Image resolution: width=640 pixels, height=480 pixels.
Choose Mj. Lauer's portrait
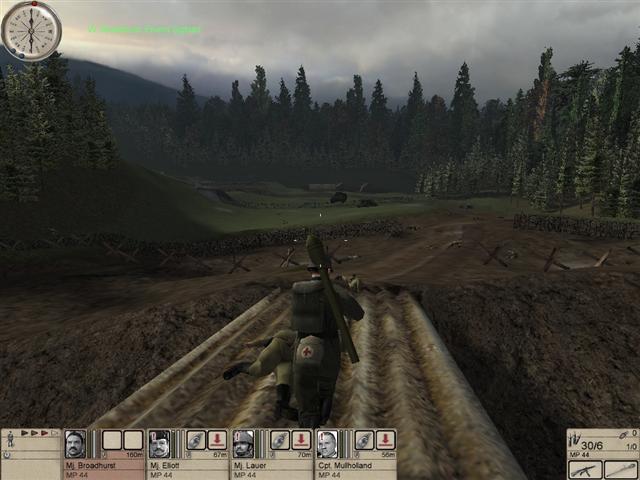pyautogui.click(x=243, y=443)
